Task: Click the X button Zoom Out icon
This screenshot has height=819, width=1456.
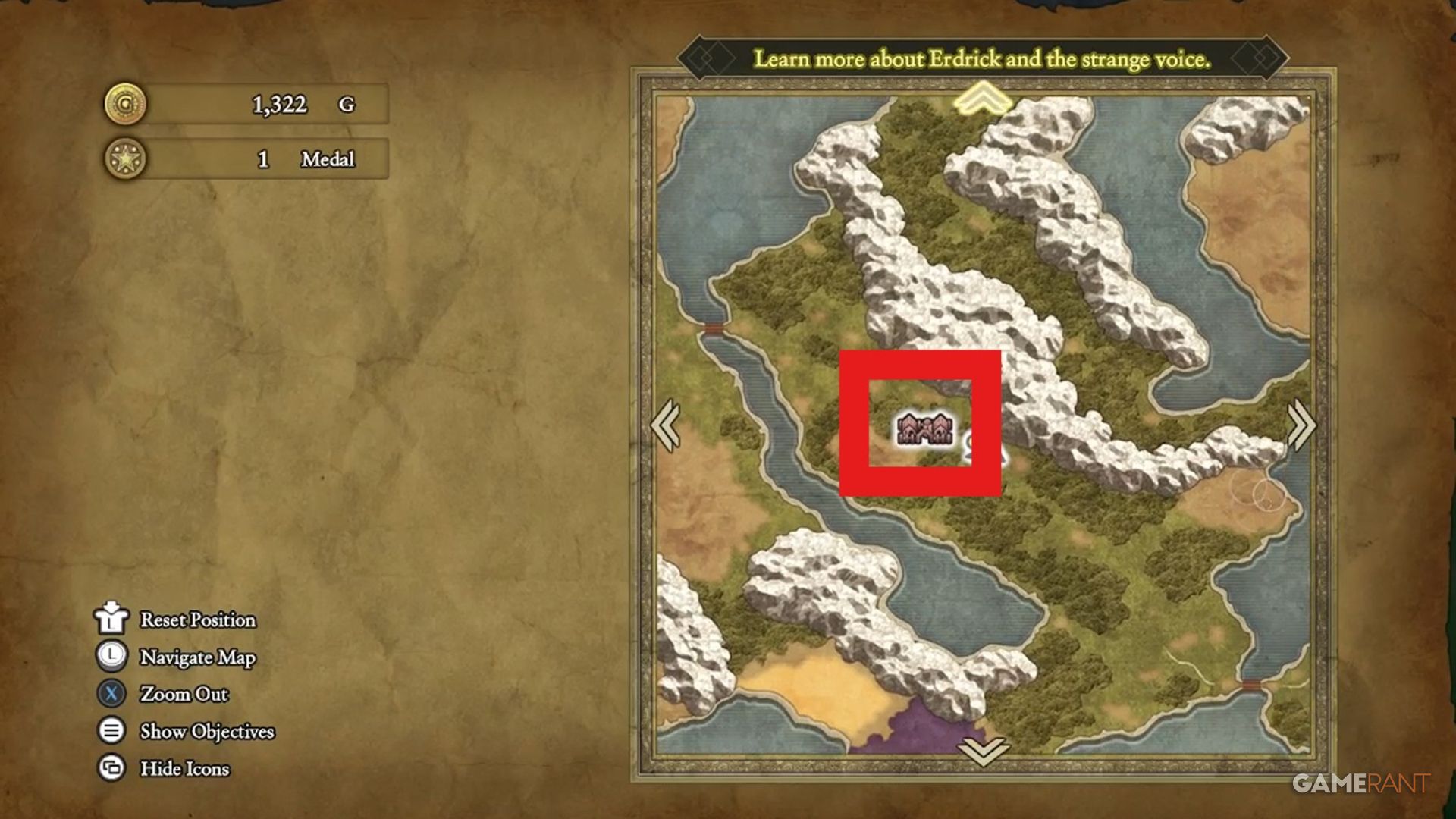Action: coord(111,694)
